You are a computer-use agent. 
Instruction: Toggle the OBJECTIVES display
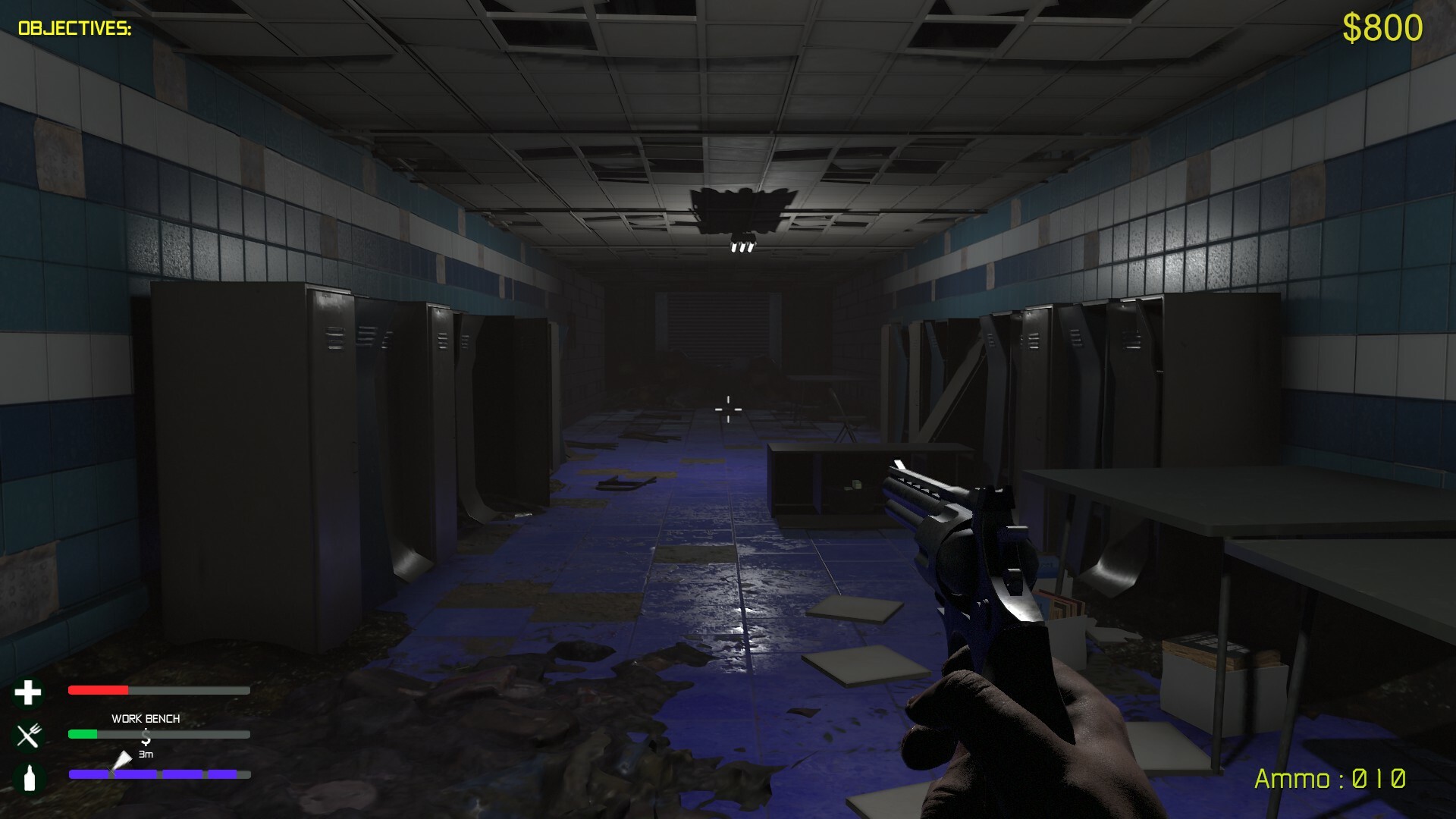73,27
